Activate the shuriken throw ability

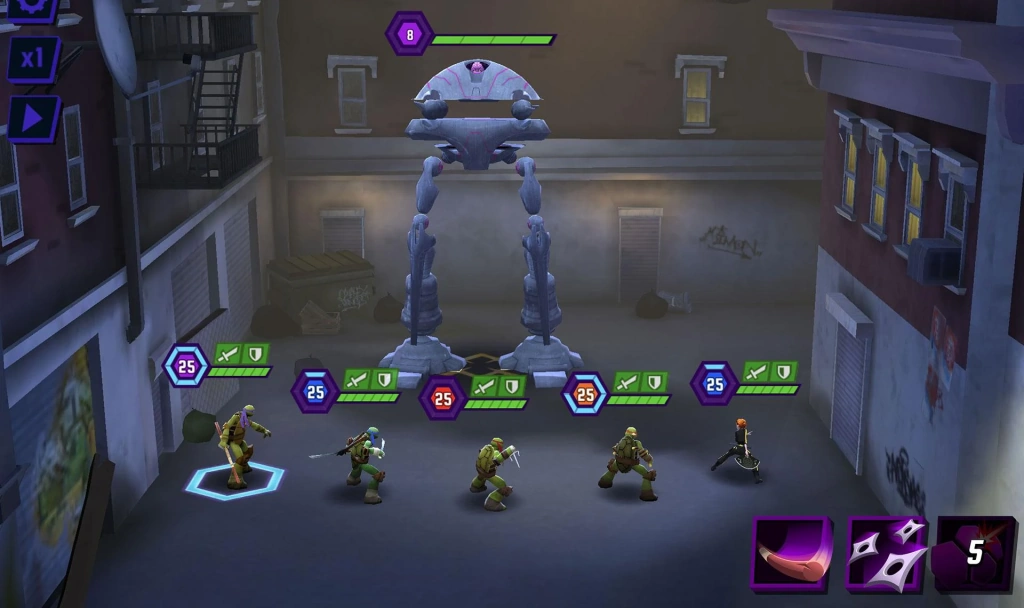[885, 553]
